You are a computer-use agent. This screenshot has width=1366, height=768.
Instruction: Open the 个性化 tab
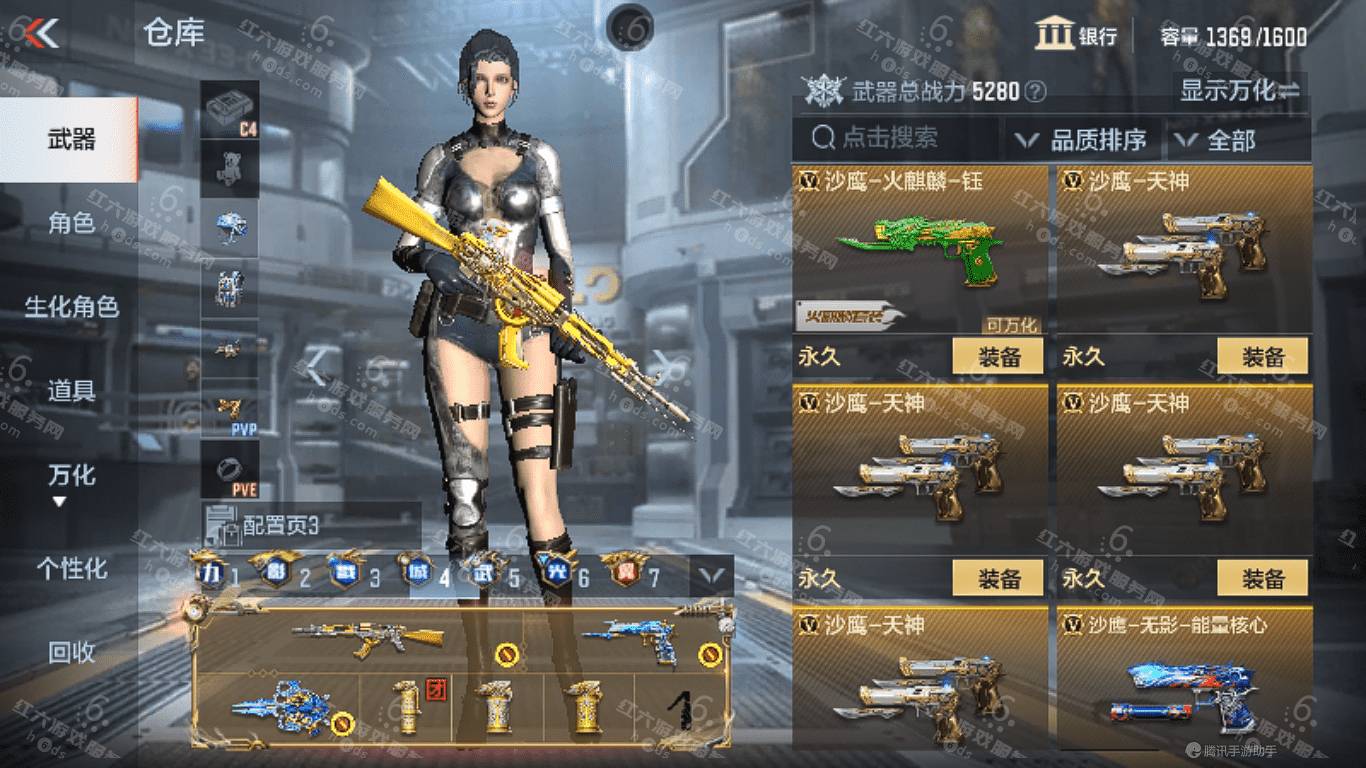71,568
